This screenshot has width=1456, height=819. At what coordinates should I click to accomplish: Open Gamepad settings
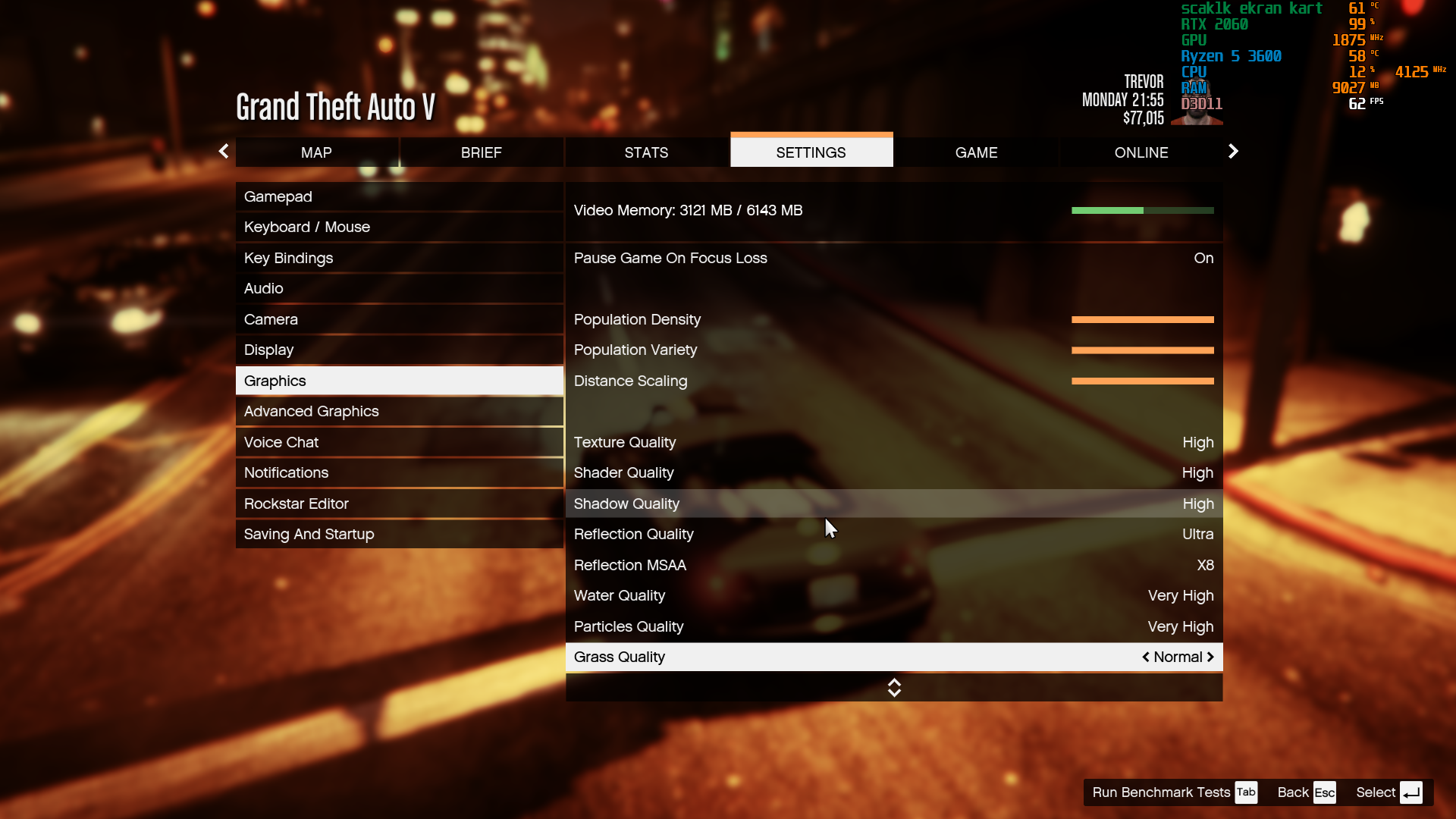coord(399,196)
